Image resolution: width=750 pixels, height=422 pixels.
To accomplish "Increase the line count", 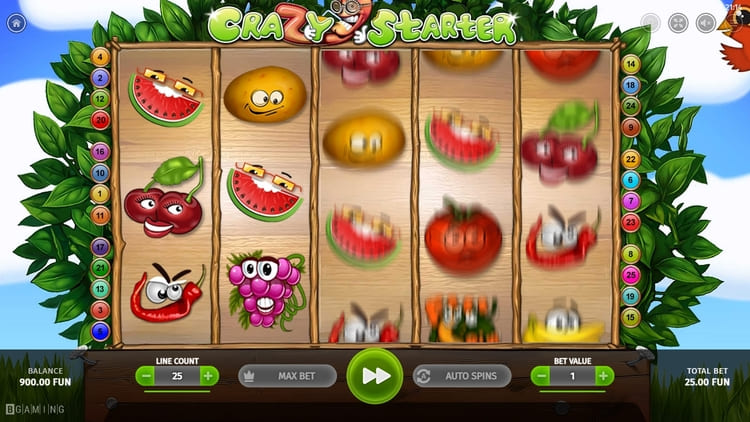I will coord(208,376).
